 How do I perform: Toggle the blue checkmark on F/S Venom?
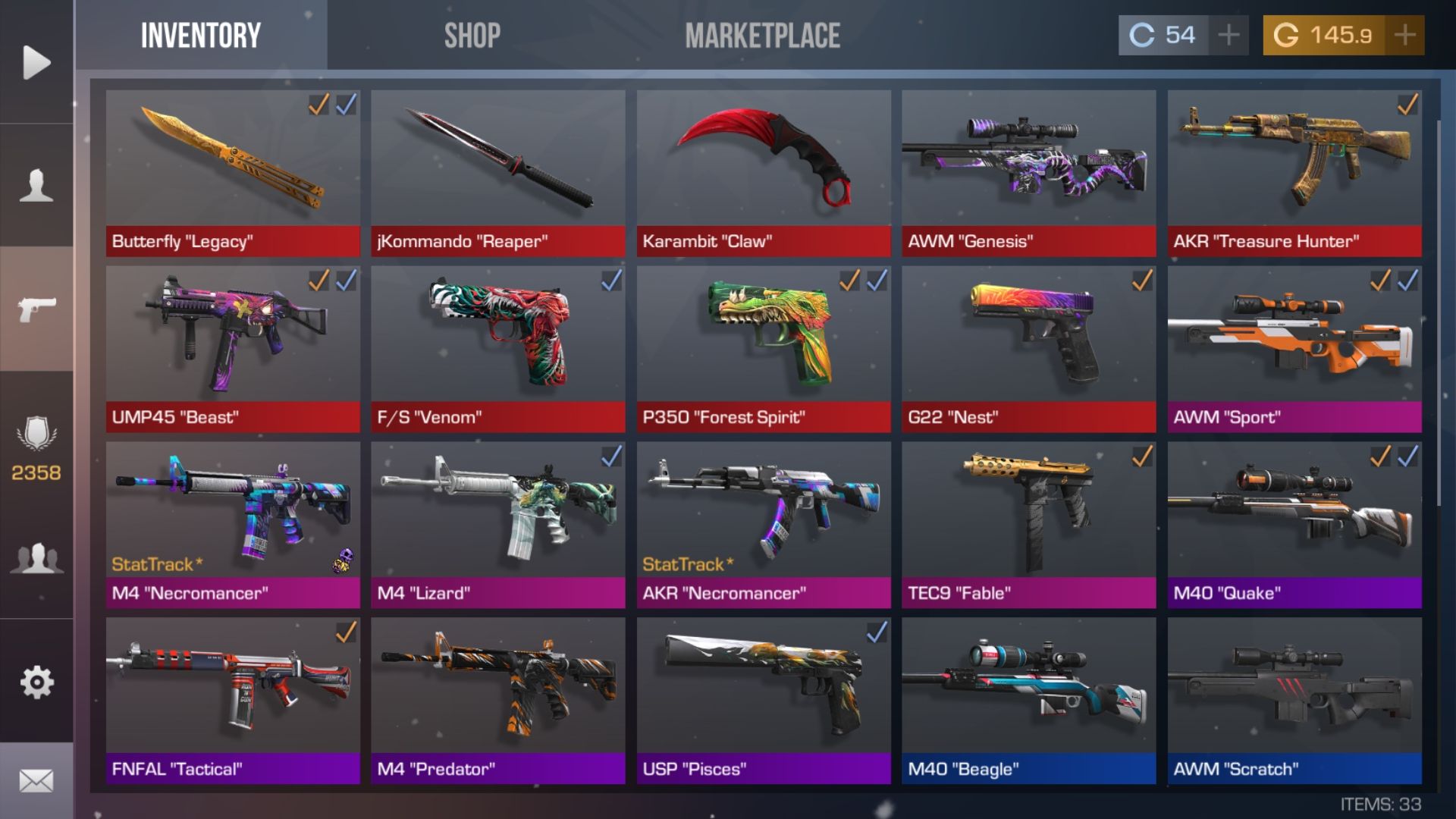611,280
